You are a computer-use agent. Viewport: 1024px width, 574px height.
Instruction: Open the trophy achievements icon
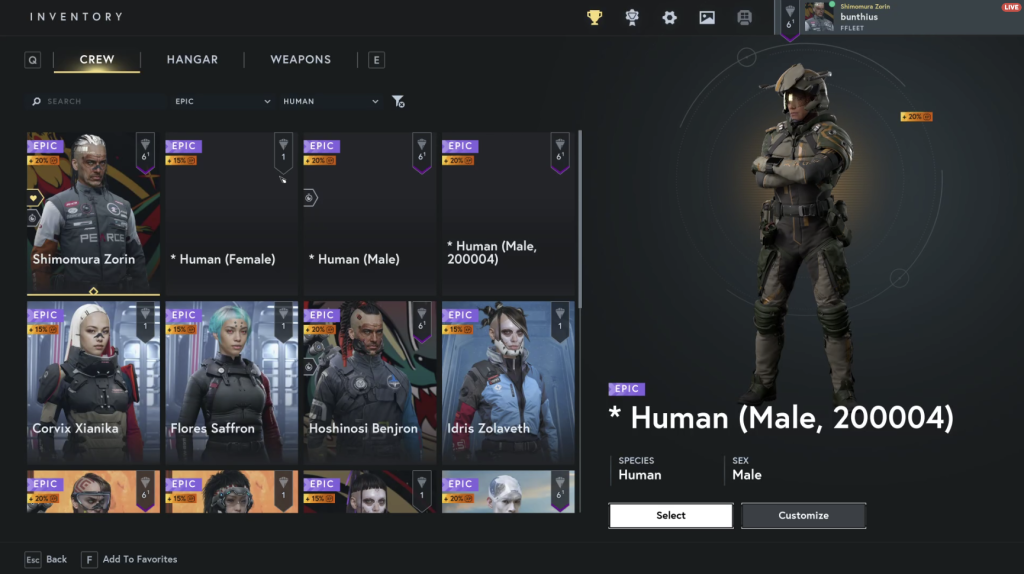(x=595, y=18)
